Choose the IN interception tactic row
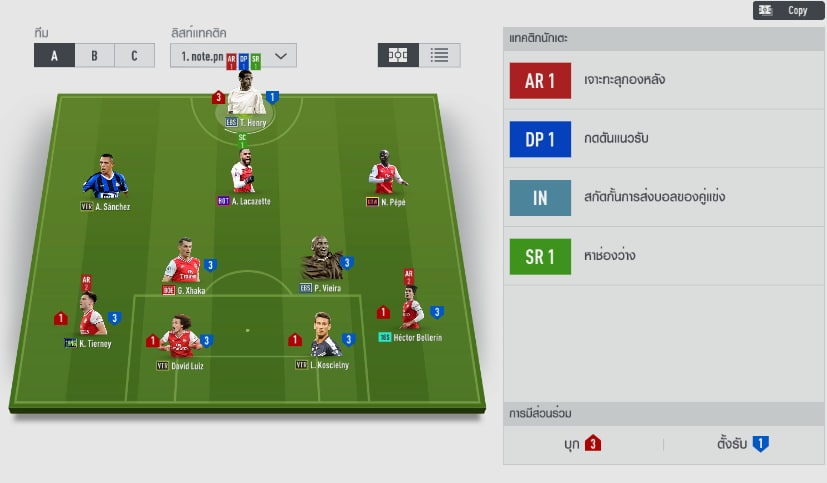 664,197
